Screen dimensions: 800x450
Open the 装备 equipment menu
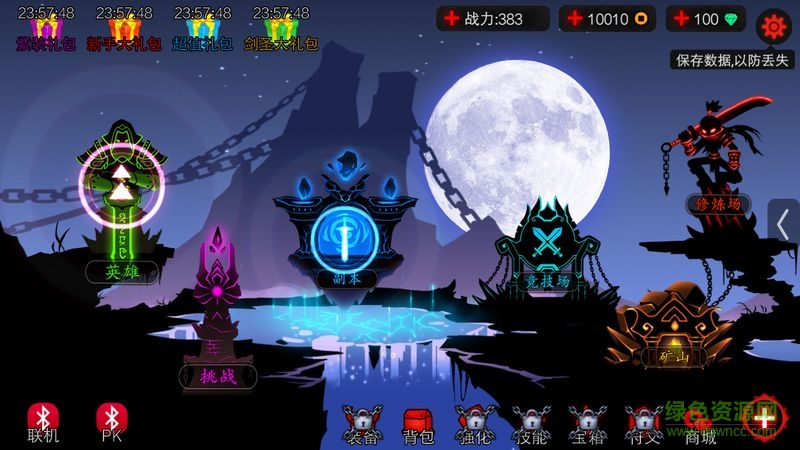[361, 424]
